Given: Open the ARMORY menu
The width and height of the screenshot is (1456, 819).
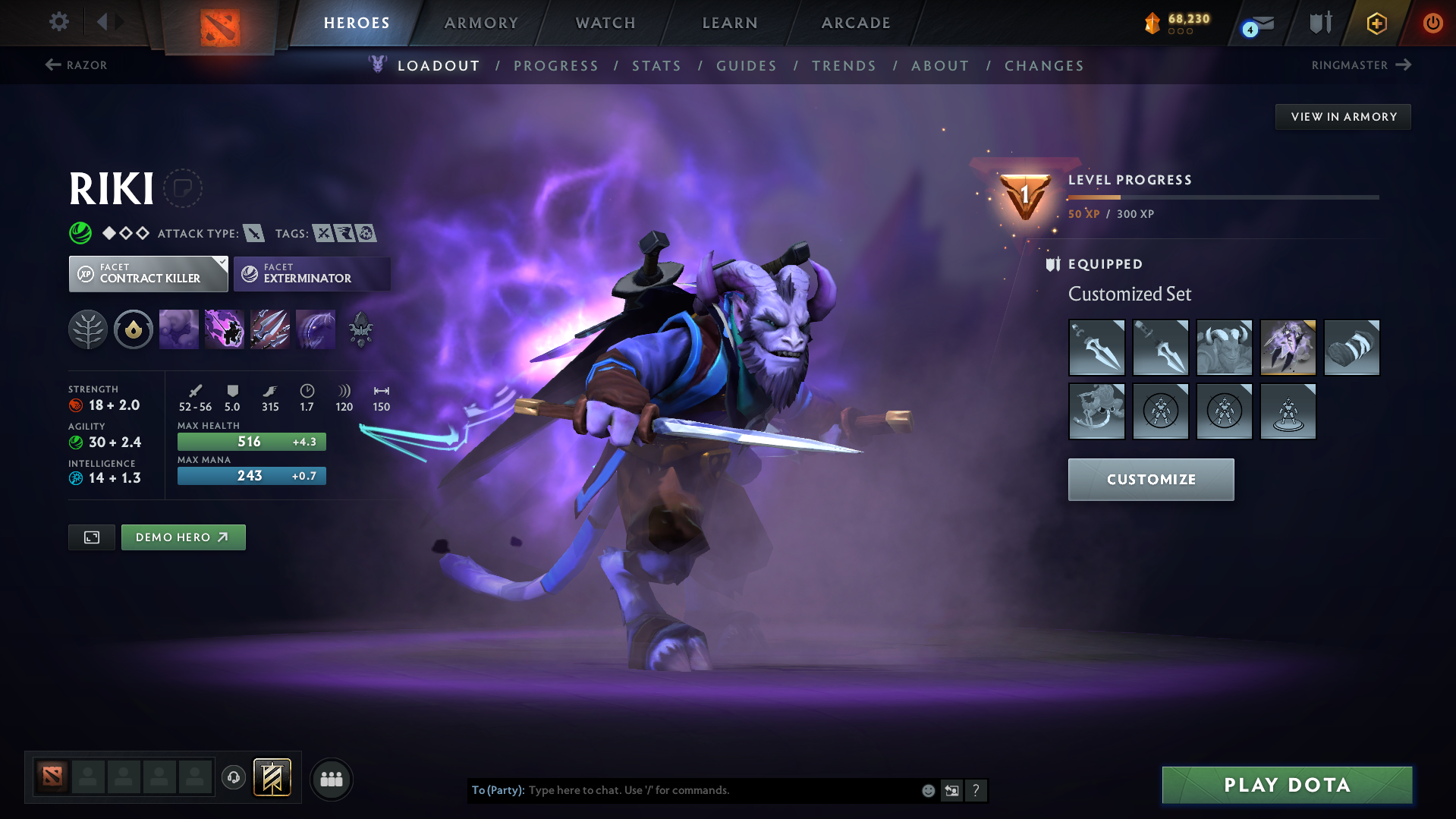Looking at the screenshot, I should tap(481, 23).
